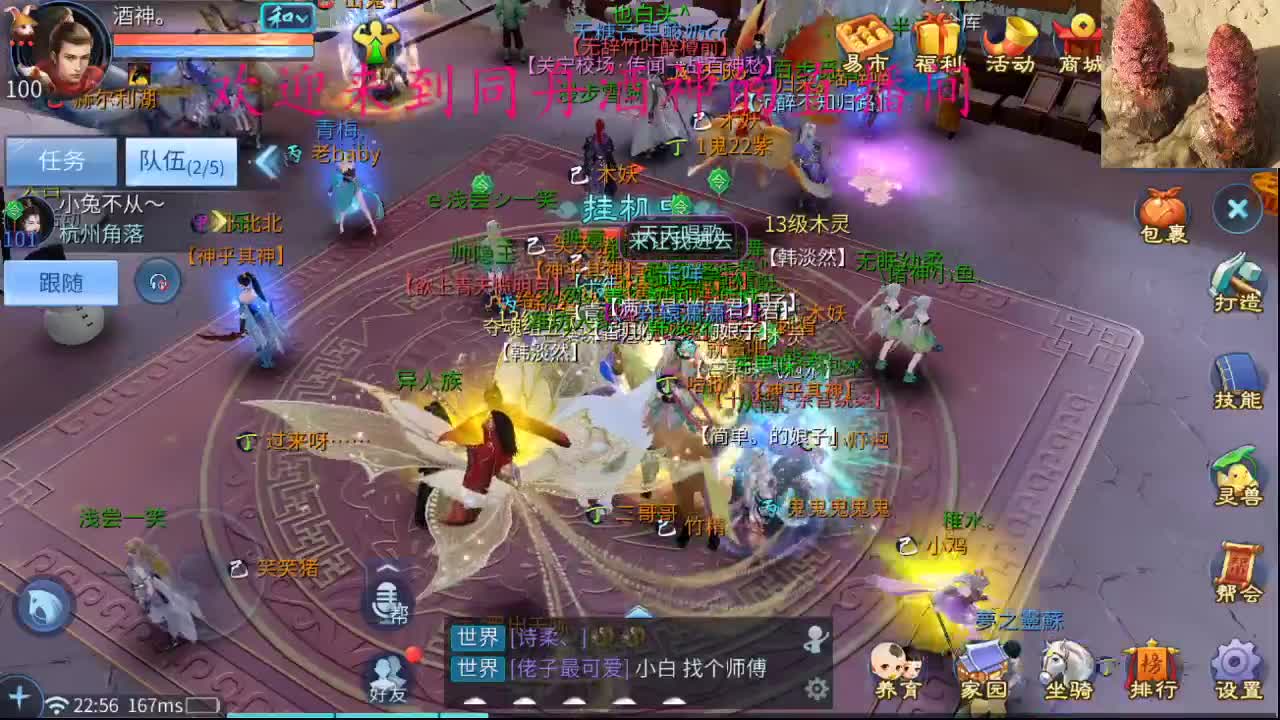Switch to the 队伍(2/5) team tab

(179, 161)
